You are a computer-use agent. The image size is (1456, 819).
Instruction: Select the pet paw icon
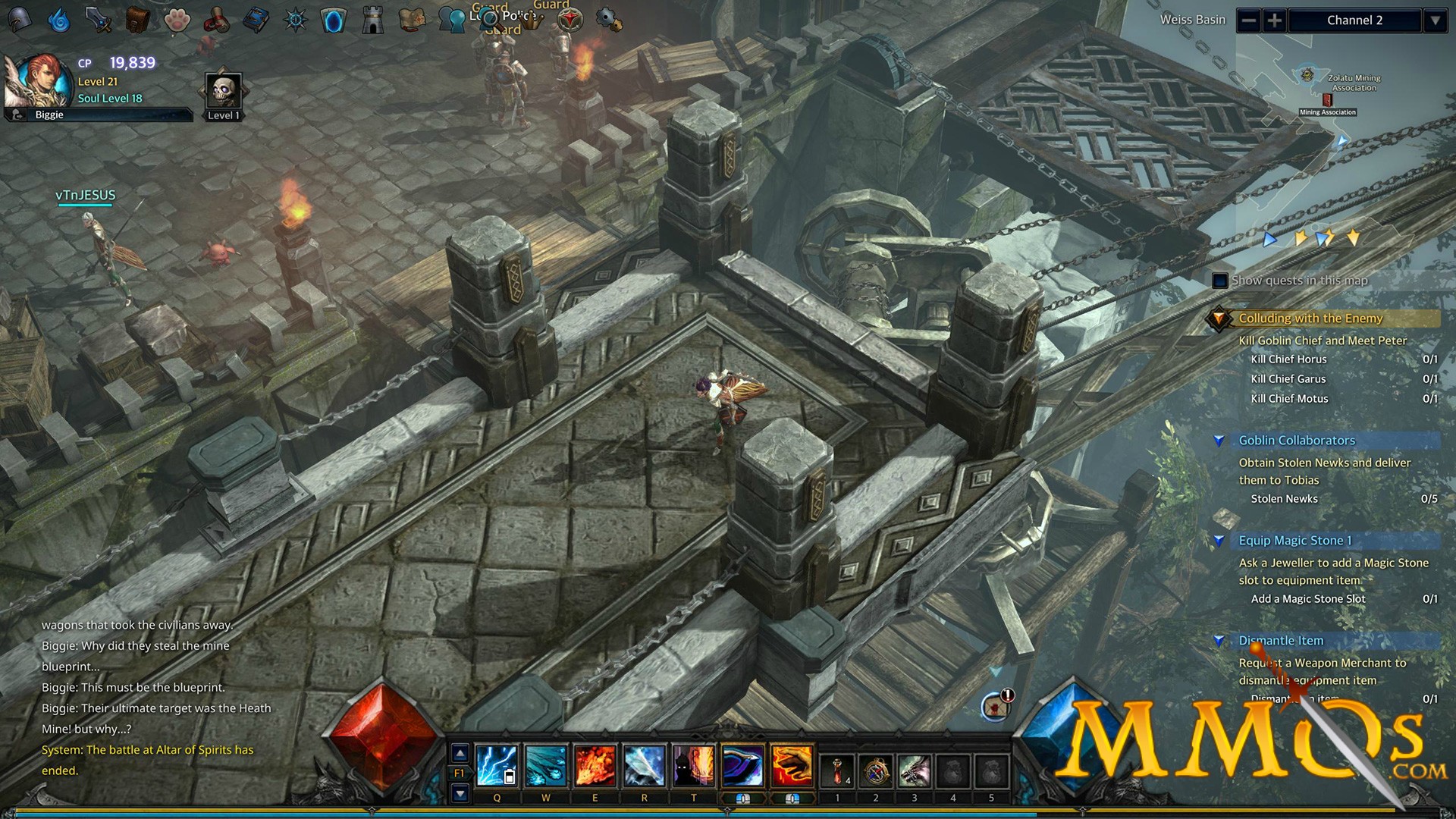point(176,20)
